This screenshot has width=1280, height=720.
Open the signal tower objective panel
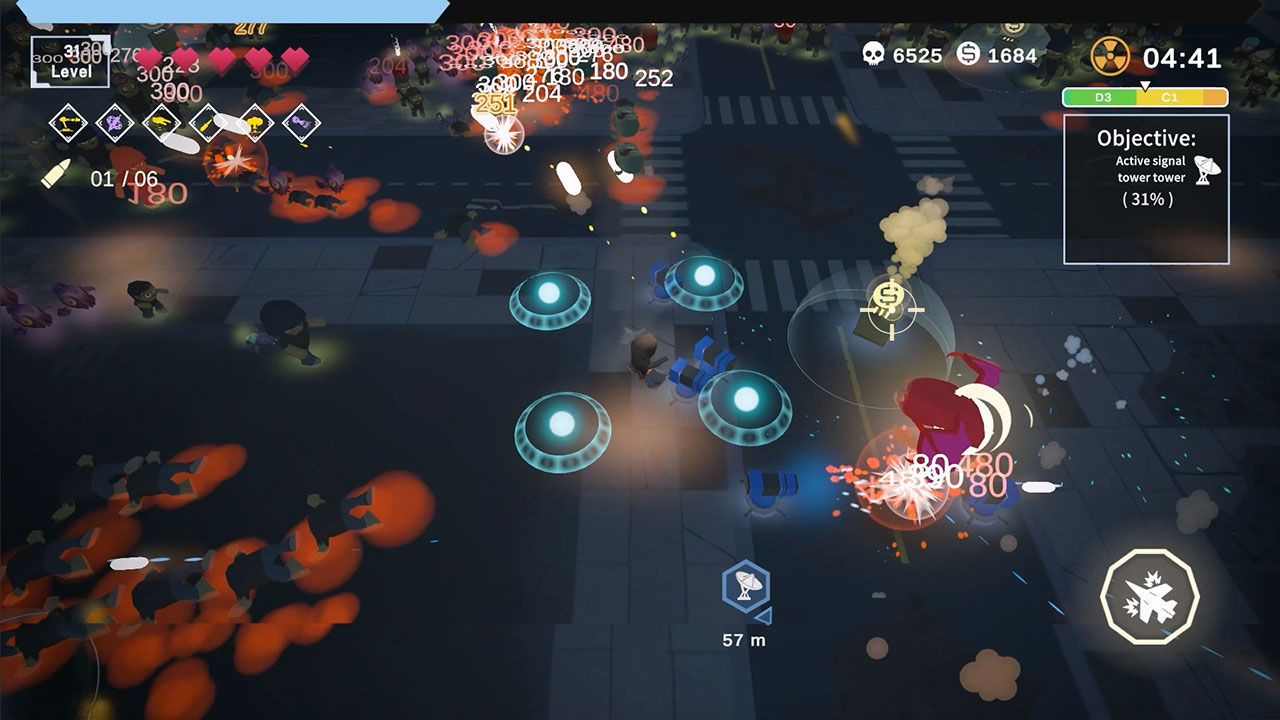click(1146, 189)
